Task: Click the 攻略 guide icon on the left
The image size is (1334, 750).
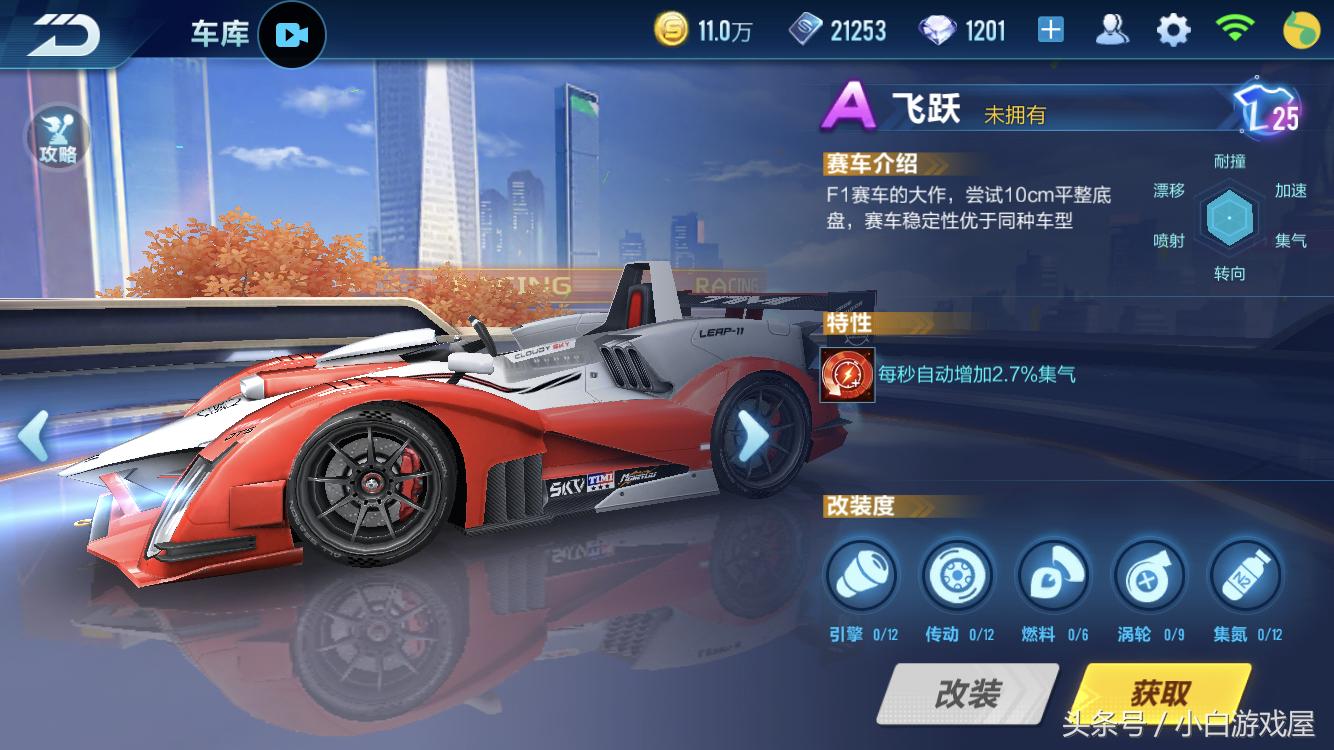Action: tap(56, 136)
